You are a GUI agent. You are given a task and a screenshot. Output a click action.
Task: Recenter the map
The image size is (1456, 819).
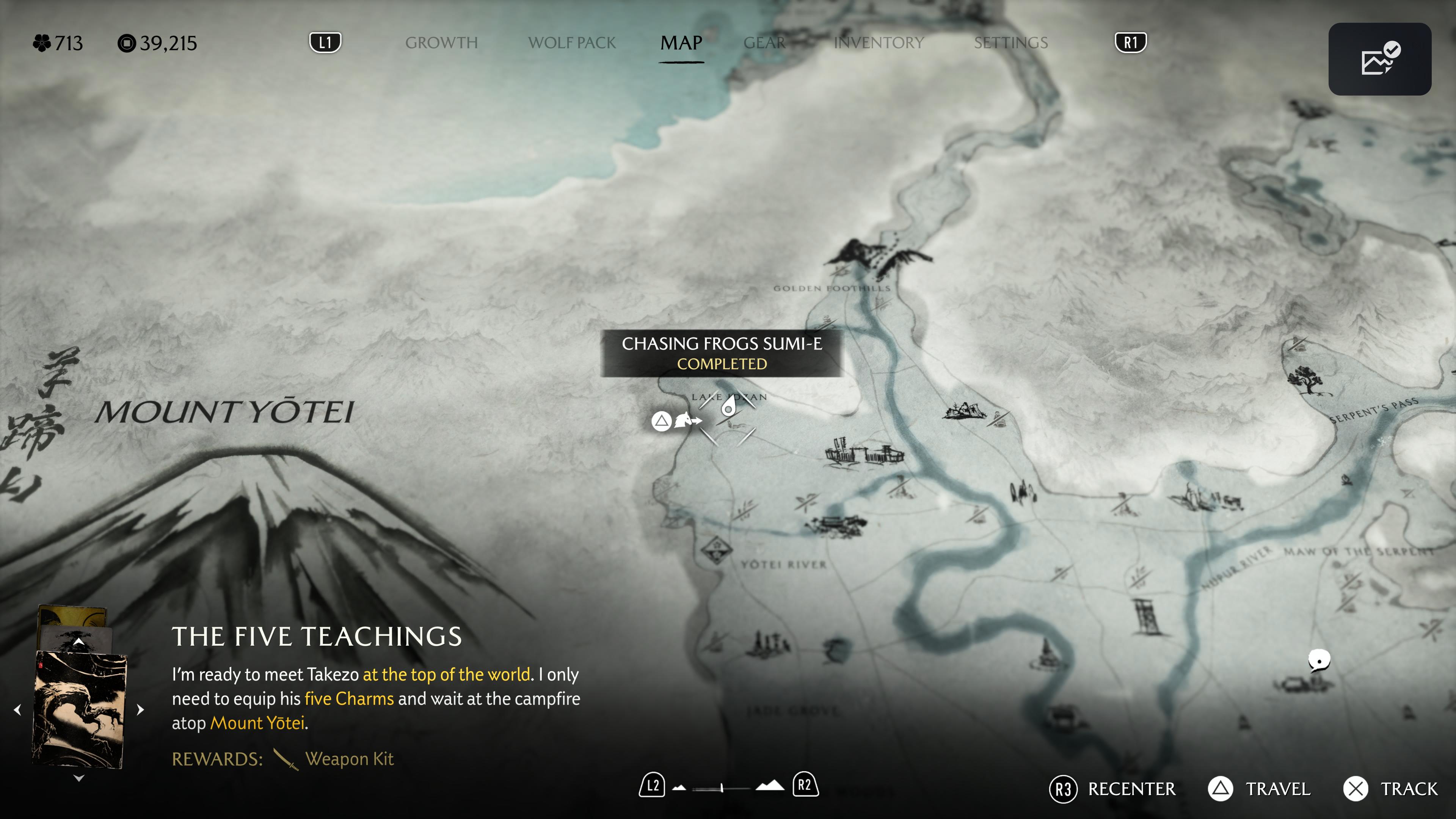pyautogui.click(x=1112, y=789)
